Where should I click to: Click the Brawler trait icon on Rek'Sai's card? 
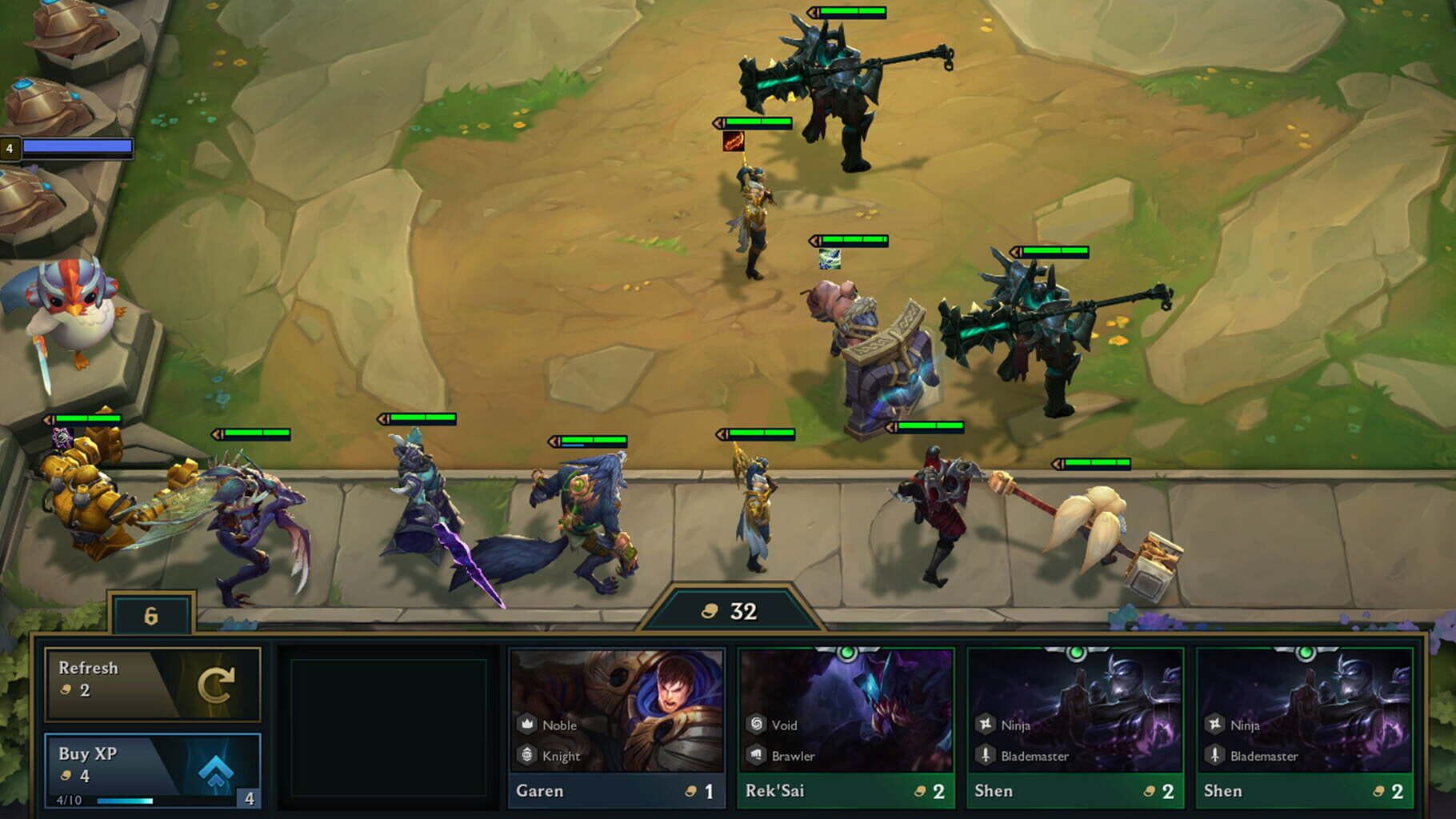click(757, 755)
